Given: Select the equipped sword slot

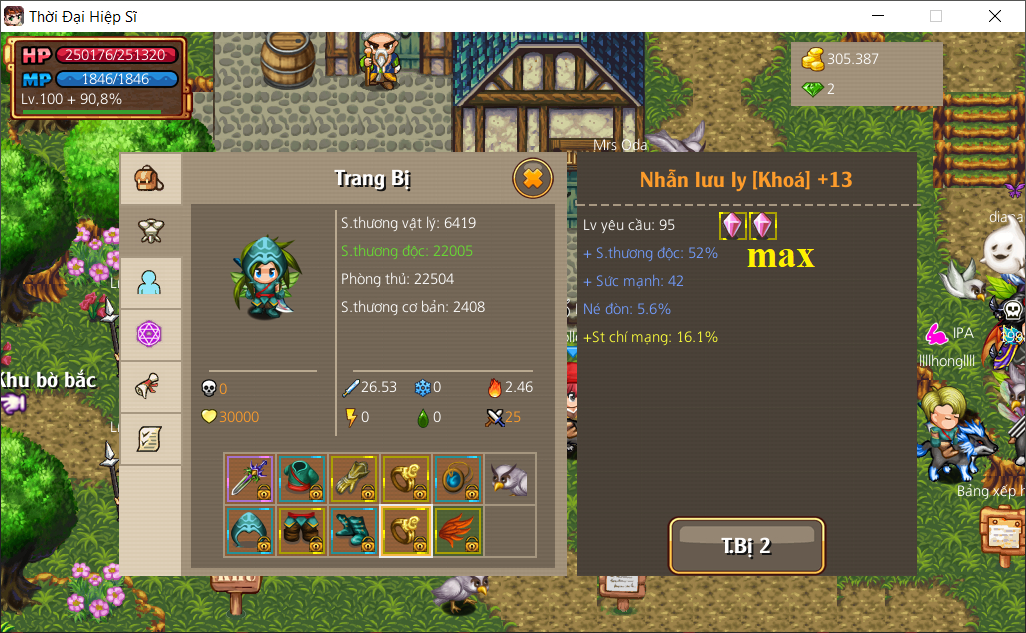Looking at the screenshot, I should [250, 479].
